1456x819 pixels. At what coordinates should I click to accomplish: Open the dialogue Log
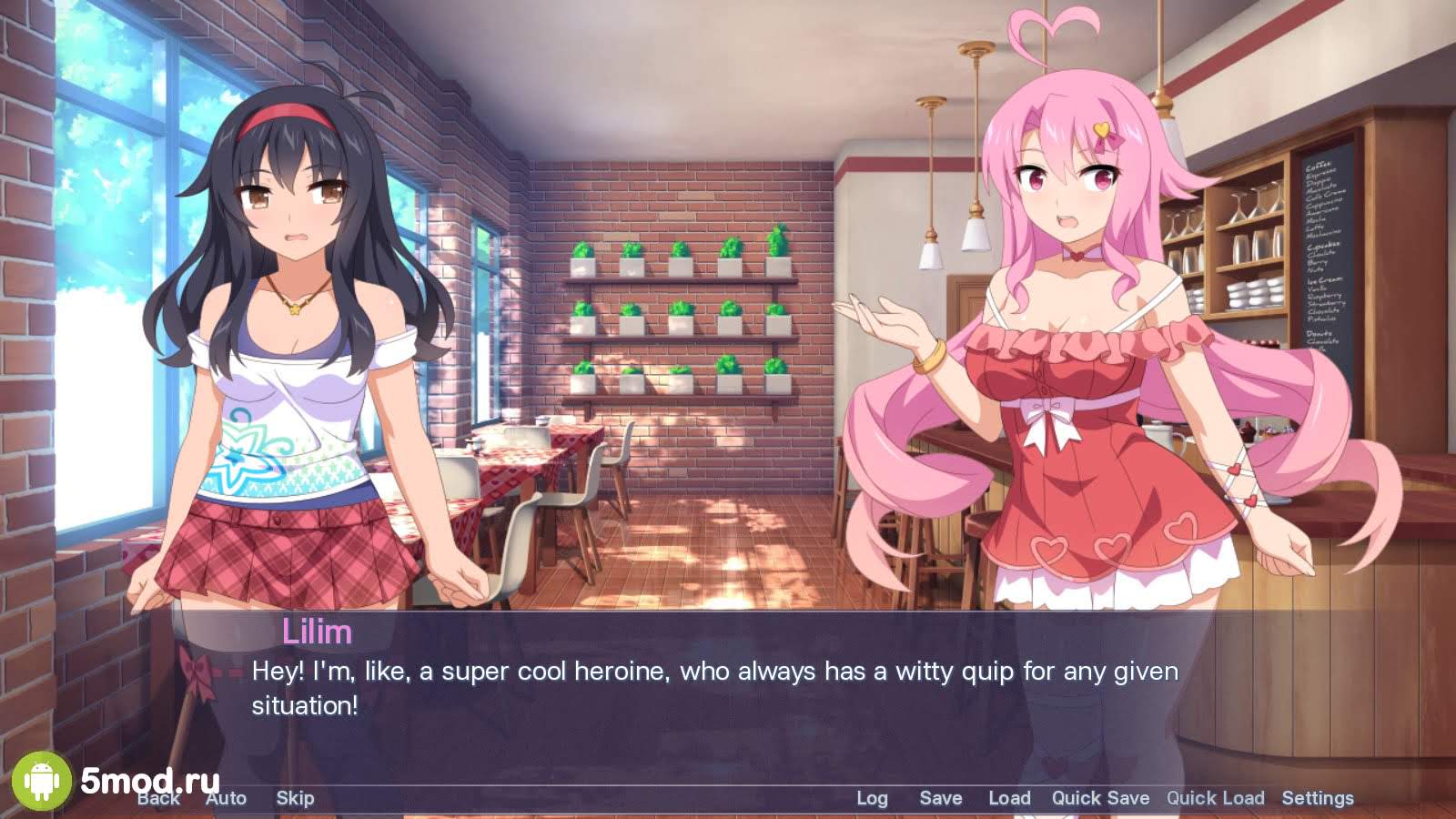pyautogui.click(x=872, y=798)
